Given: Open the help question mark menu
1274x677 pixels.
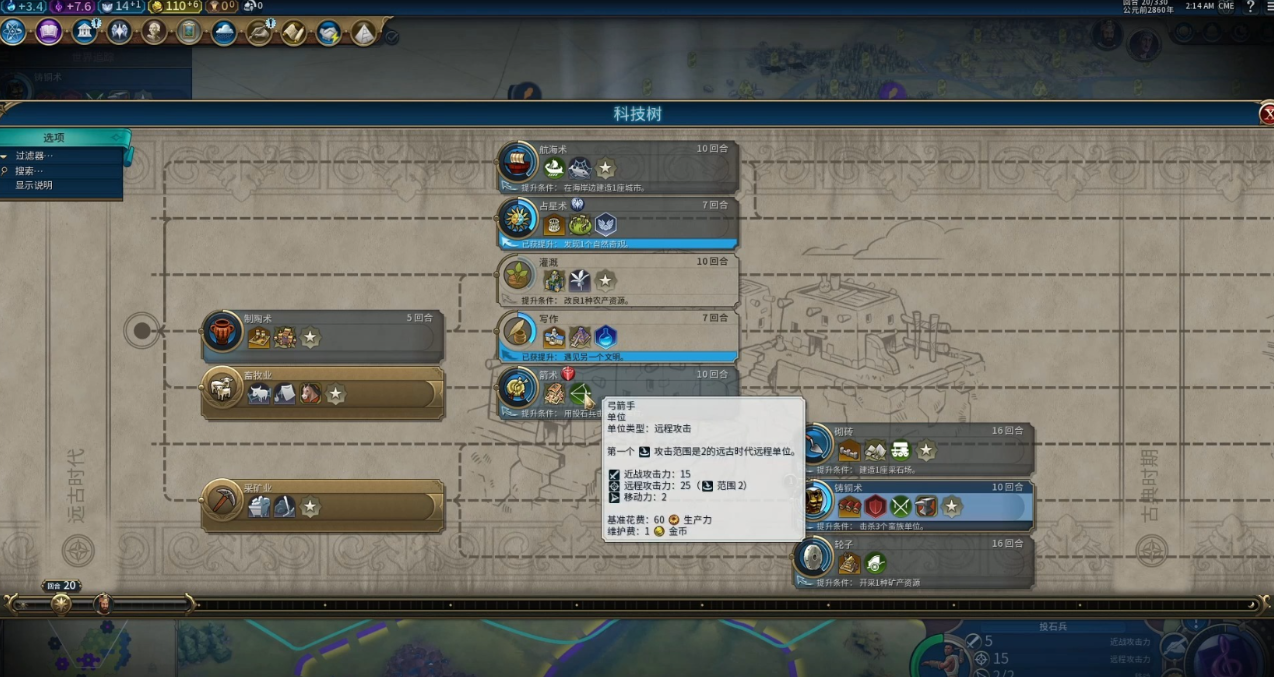Looking at the screenshot, I should point(1250,7).
